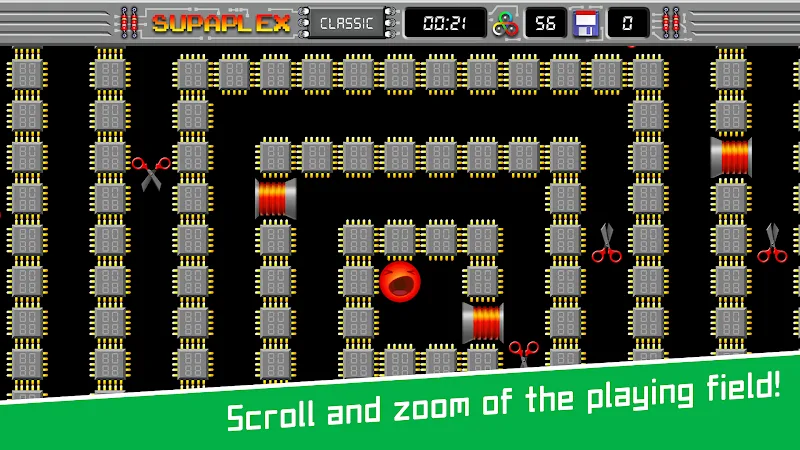Image resolution: width=800 pixels, height=450 pixels.
Task: Select the red floppy disk icon
Action: pos(586,23)
